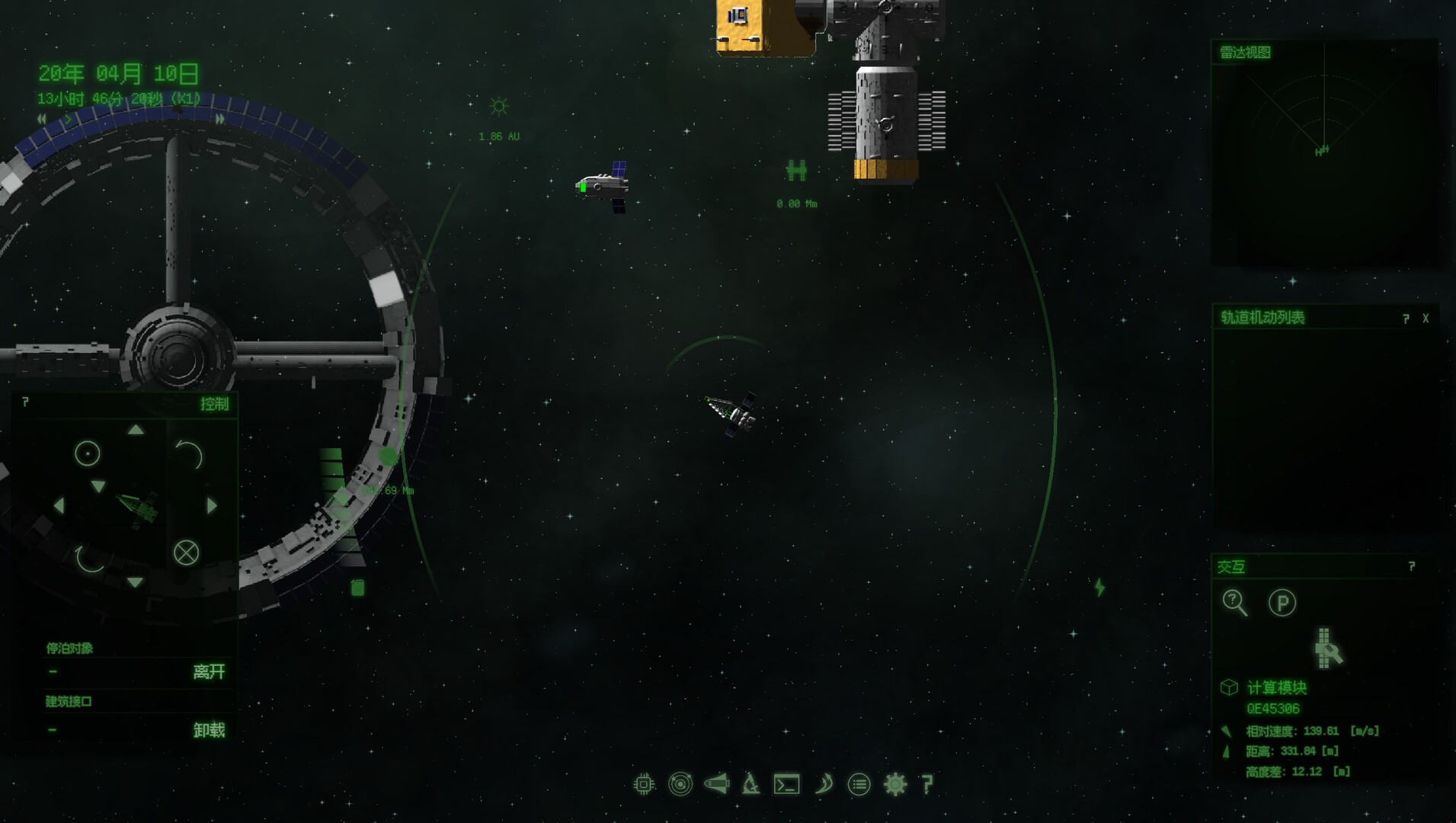Open the orbit map view

pyautogui.click(x=680, y=784)
